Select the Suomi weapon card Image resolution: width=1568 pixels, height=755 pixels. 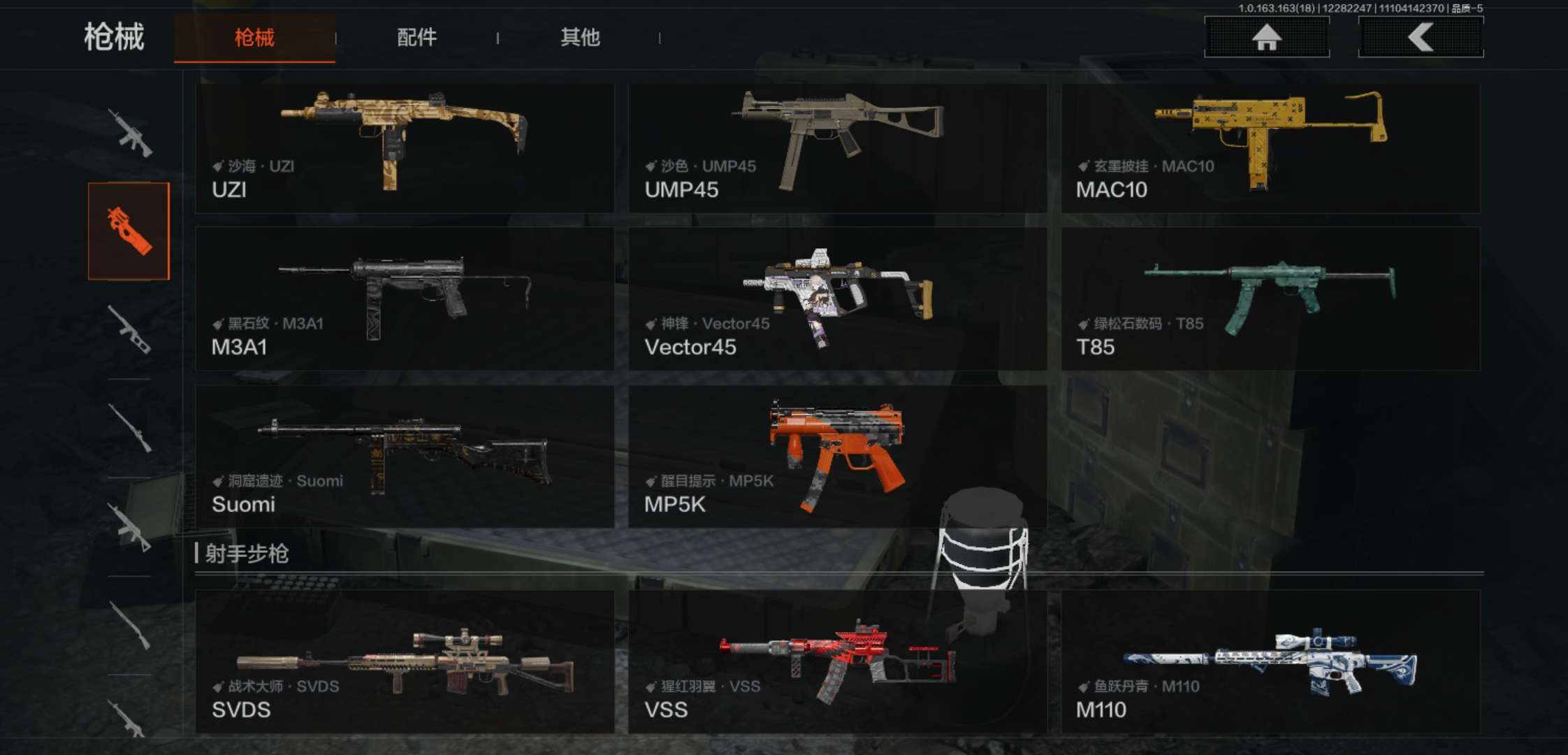point(405,456)
